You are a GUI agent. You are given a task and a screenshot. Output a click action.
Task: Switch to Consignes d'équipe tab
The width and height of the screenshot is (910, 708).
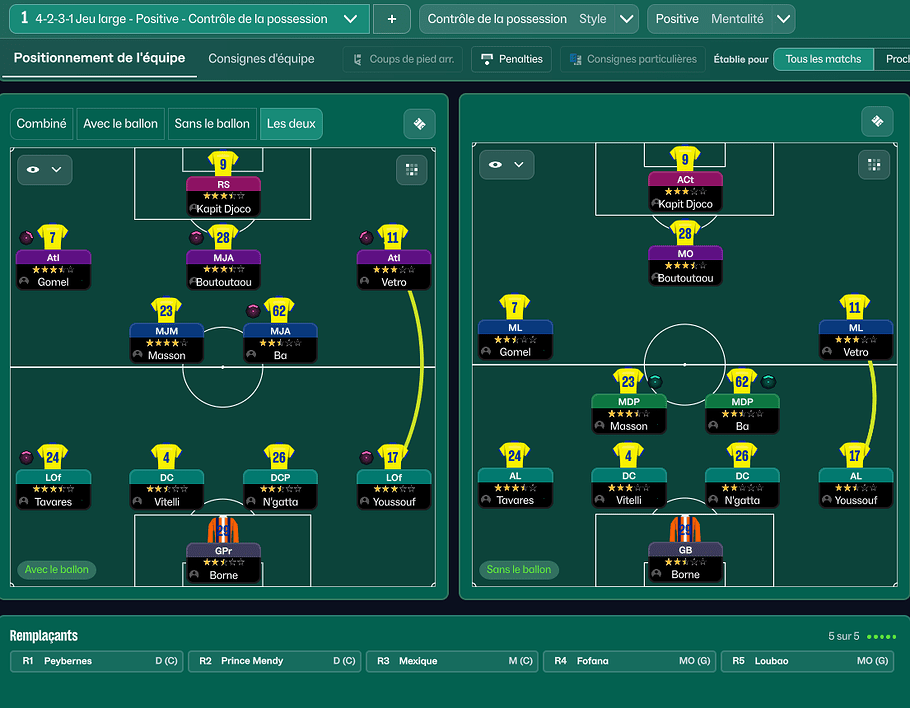coord(261,59)
